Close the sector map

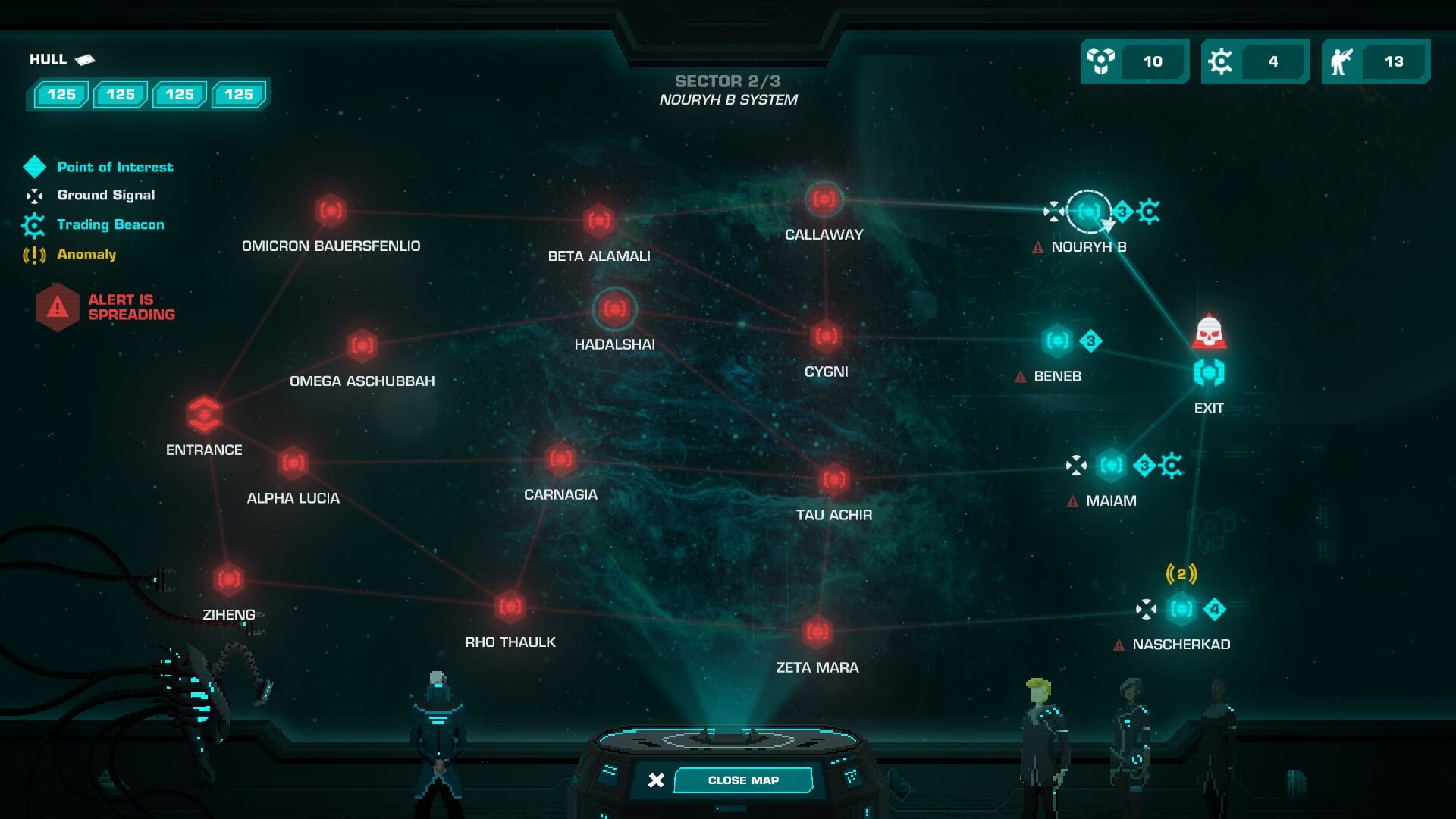(x=742, y=780)
